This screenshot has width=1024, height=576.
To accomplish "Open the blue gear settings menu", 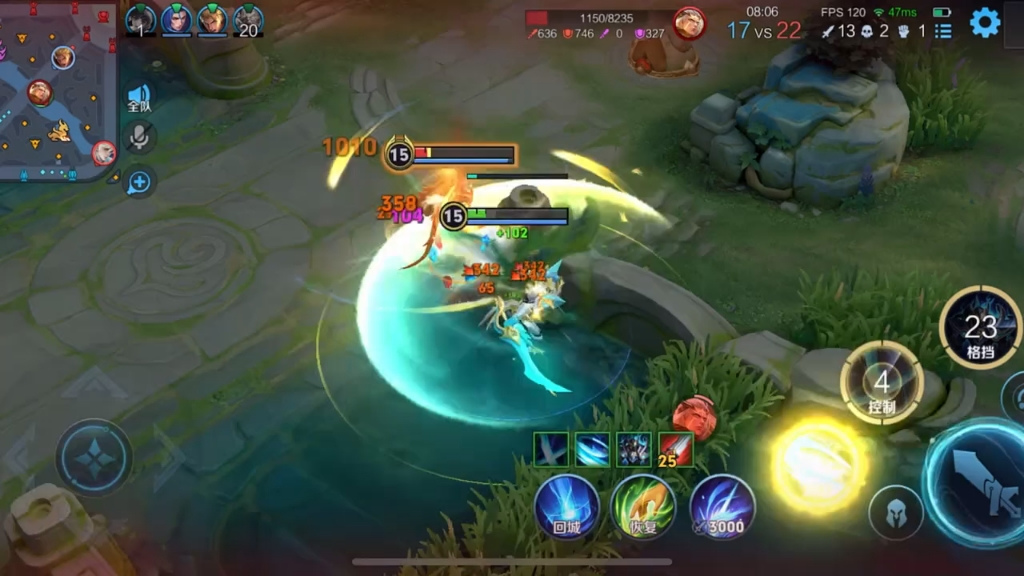I will pyautogui.click(x=985, y=22).
